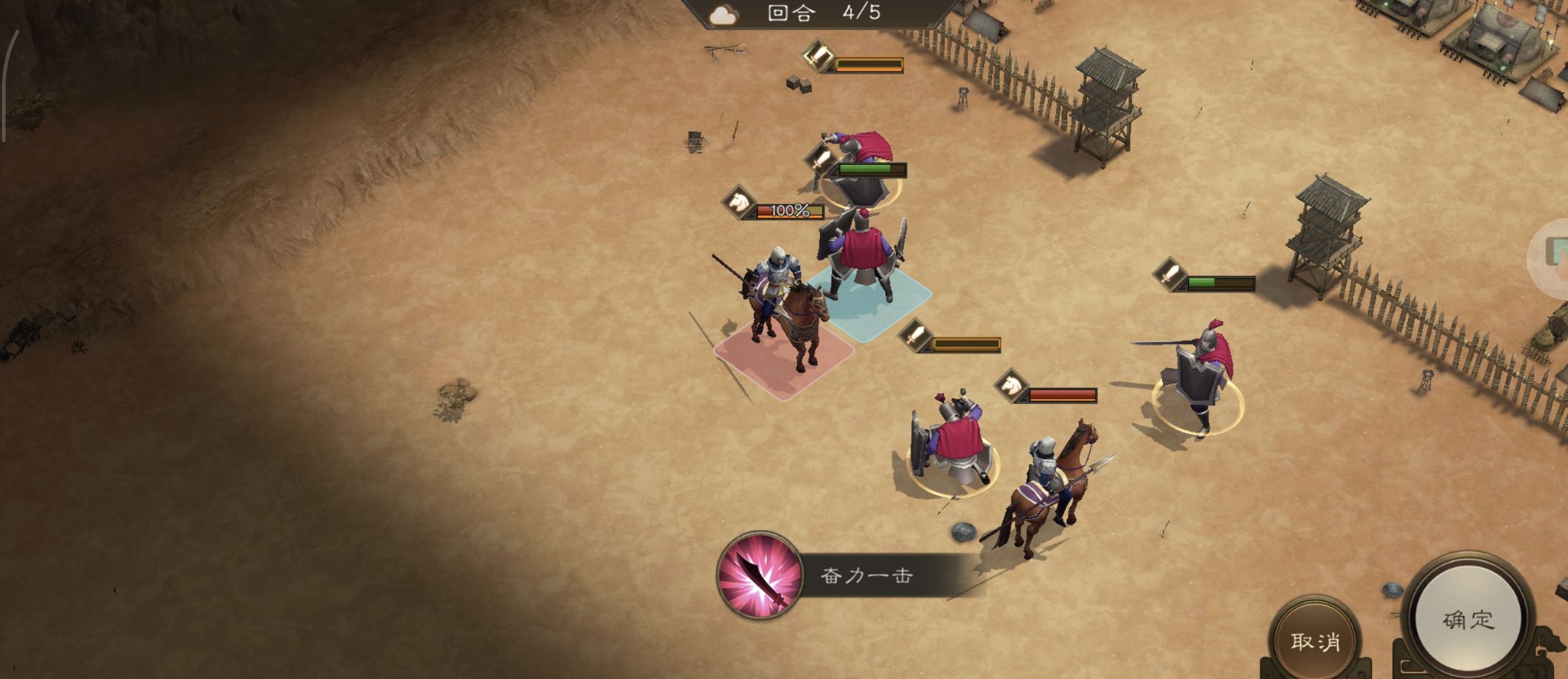Confirm the action with 确定
The height and width of the screenshot is (679, 1568).
(1468, 619)
